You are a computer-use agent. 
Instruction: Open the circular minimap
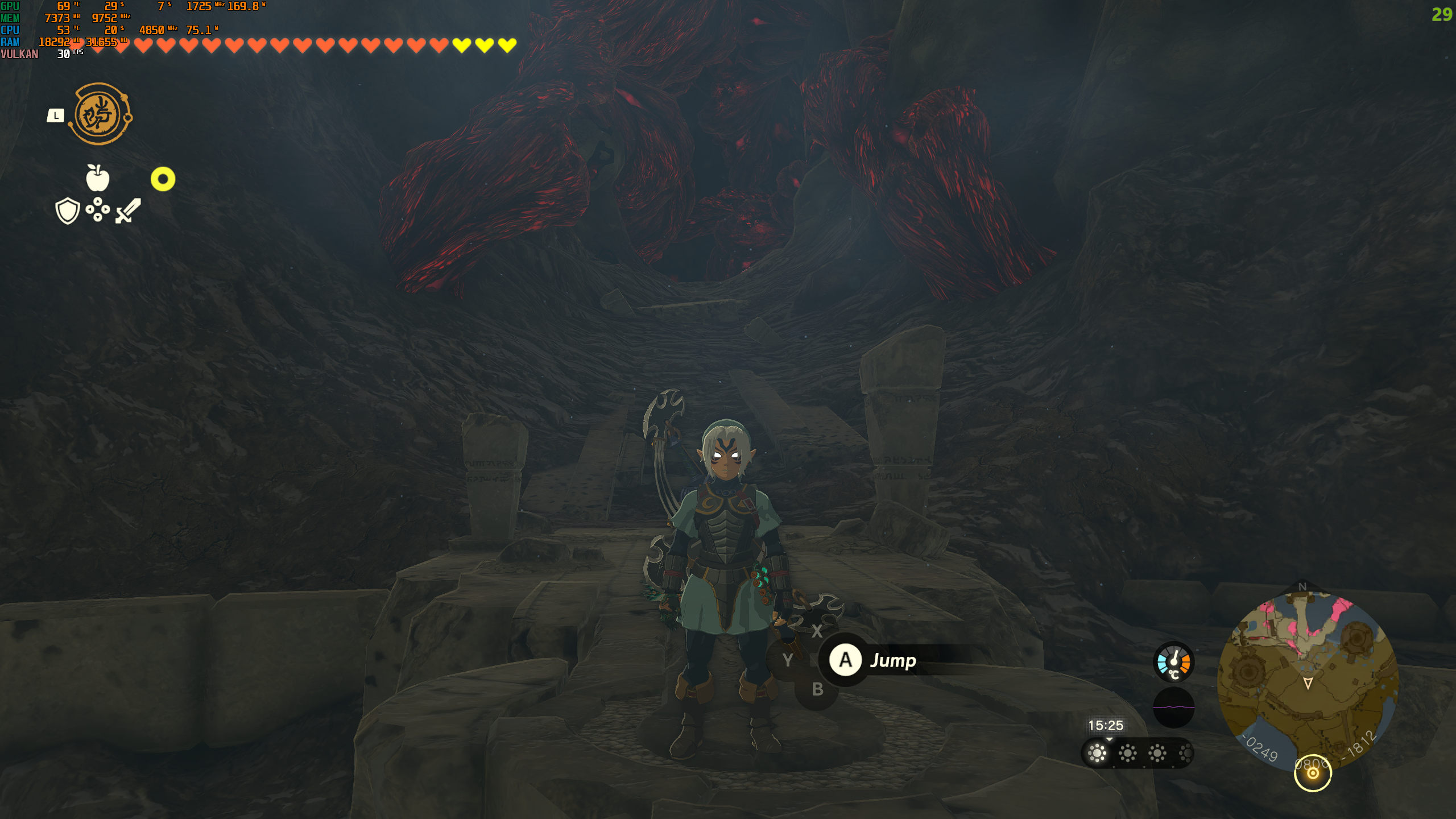pos(1307,680)
